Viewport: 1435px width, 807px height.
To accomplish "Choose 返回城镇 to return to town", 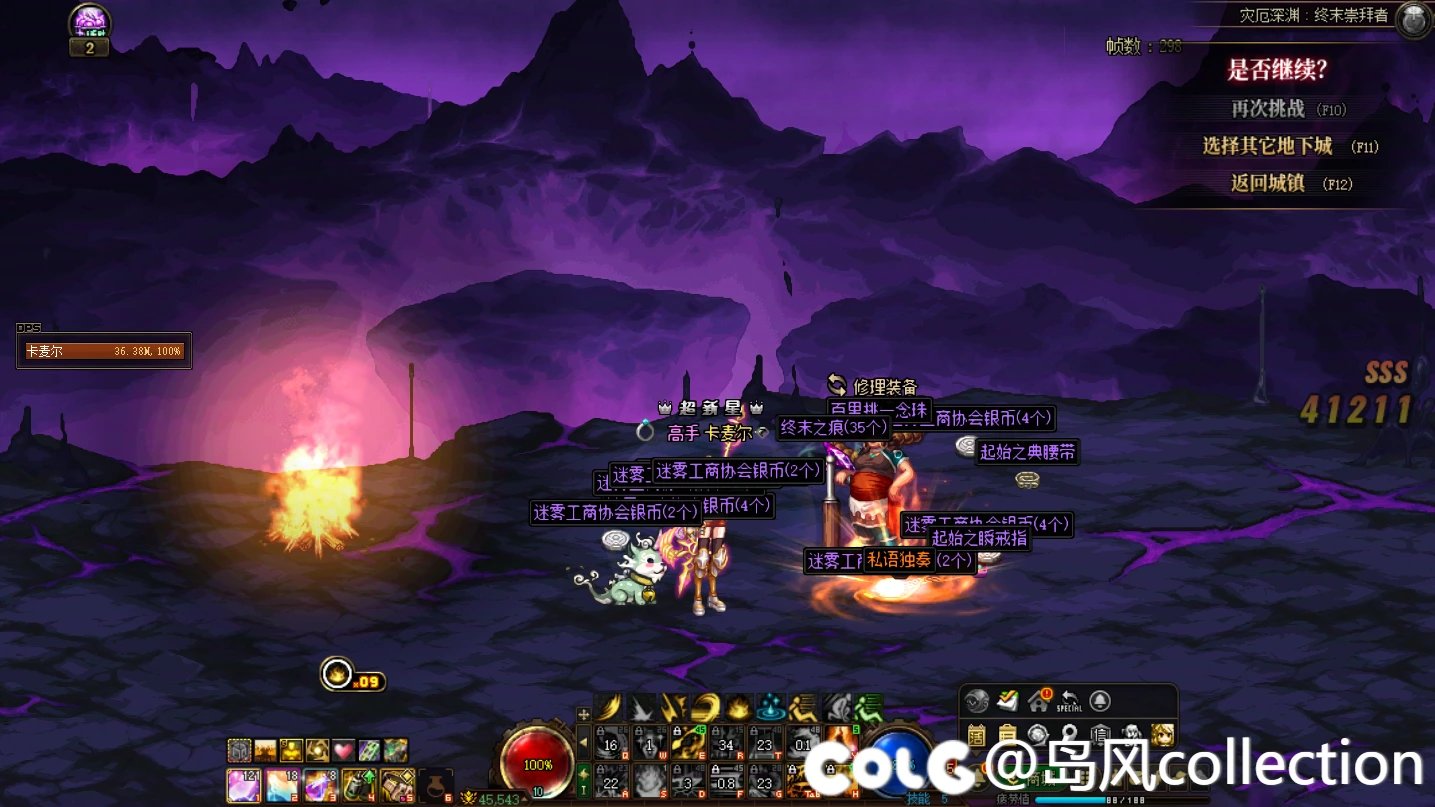I will [1268, 183].
